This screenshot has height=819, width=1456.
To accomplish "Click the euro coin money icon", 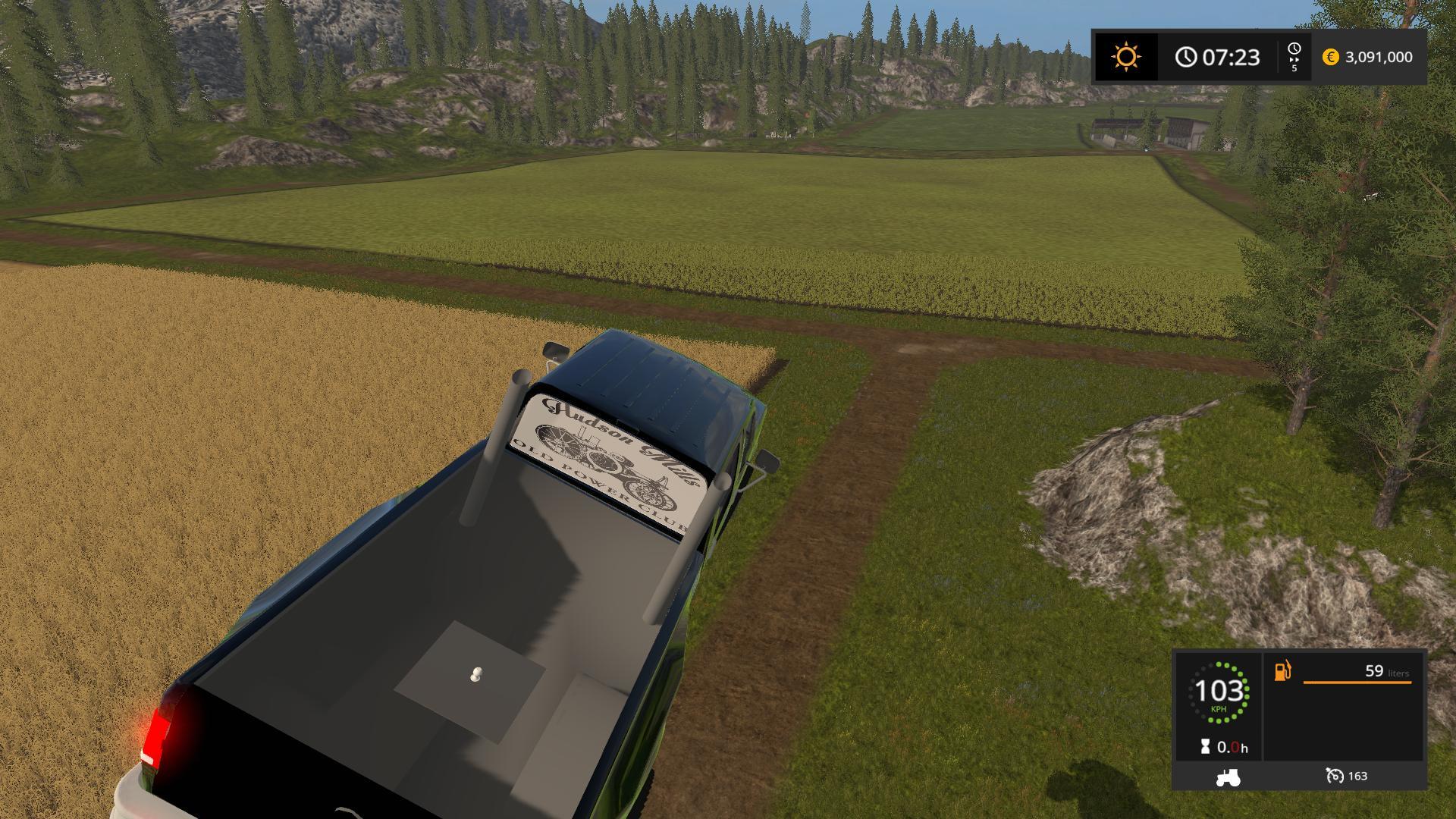I will (x=1330, y=57).
